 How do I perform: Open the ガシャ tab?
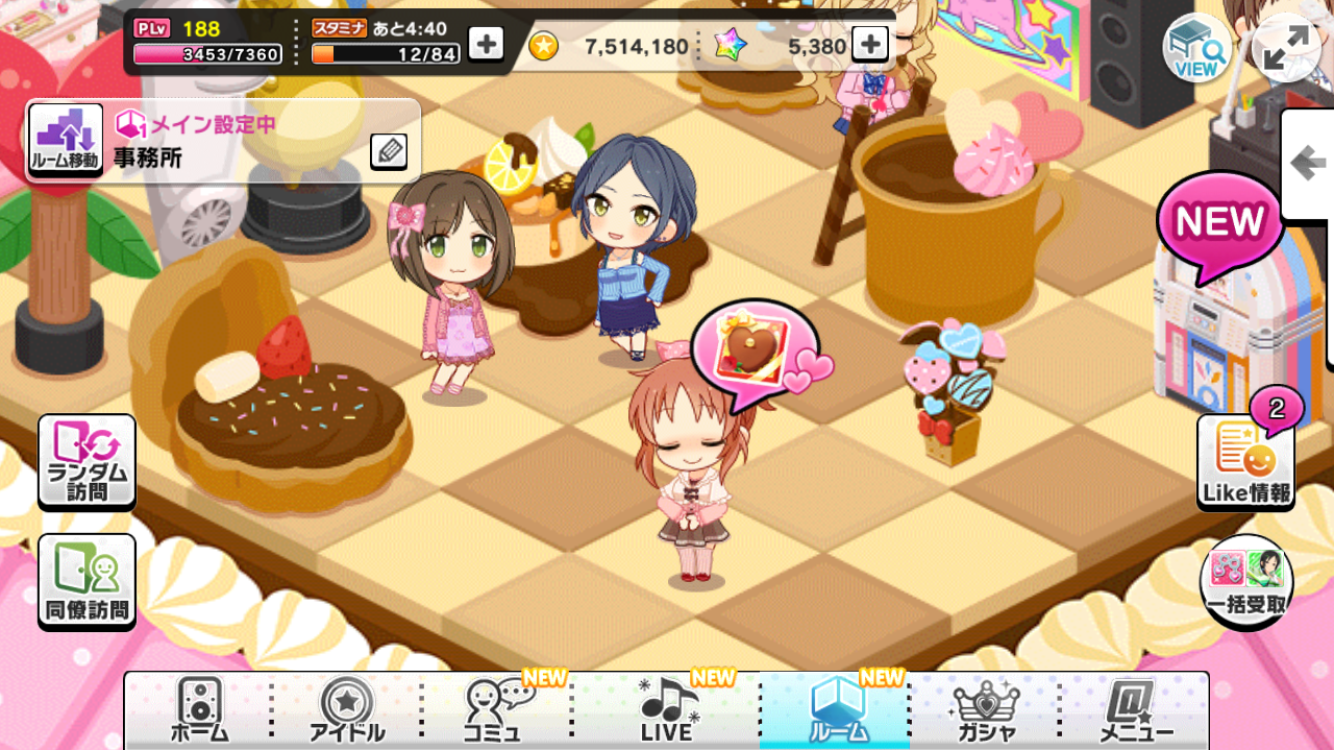coord(986,712)
